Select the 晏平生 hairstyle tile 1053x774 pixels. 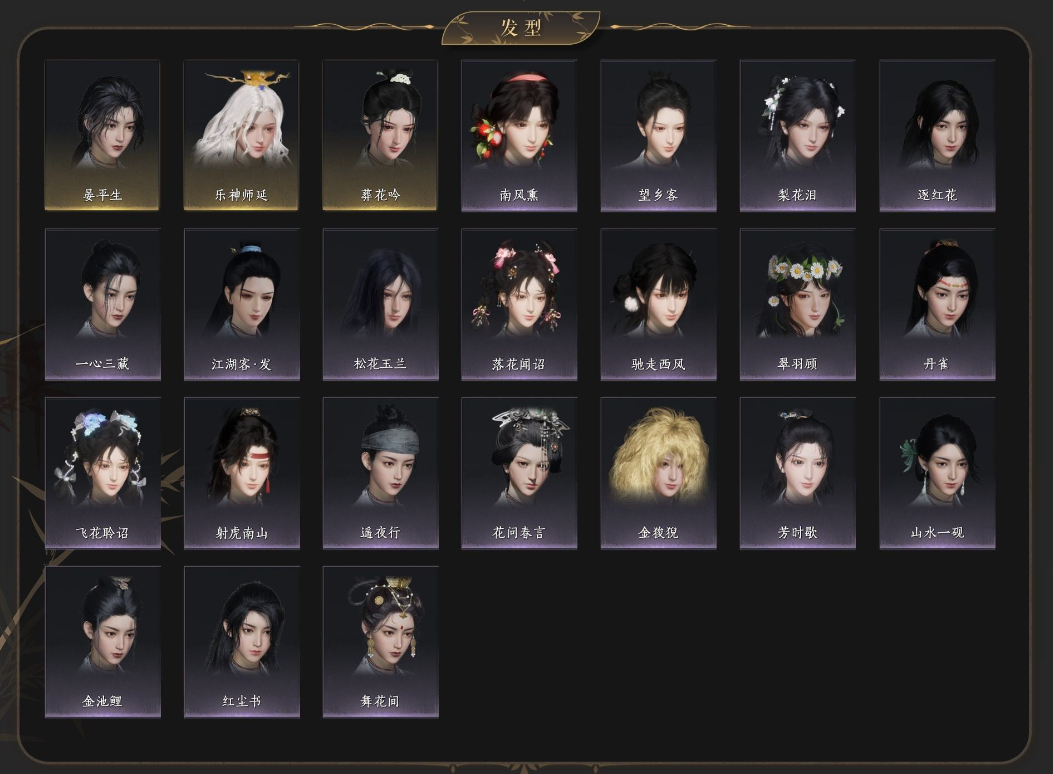point(102,135)
